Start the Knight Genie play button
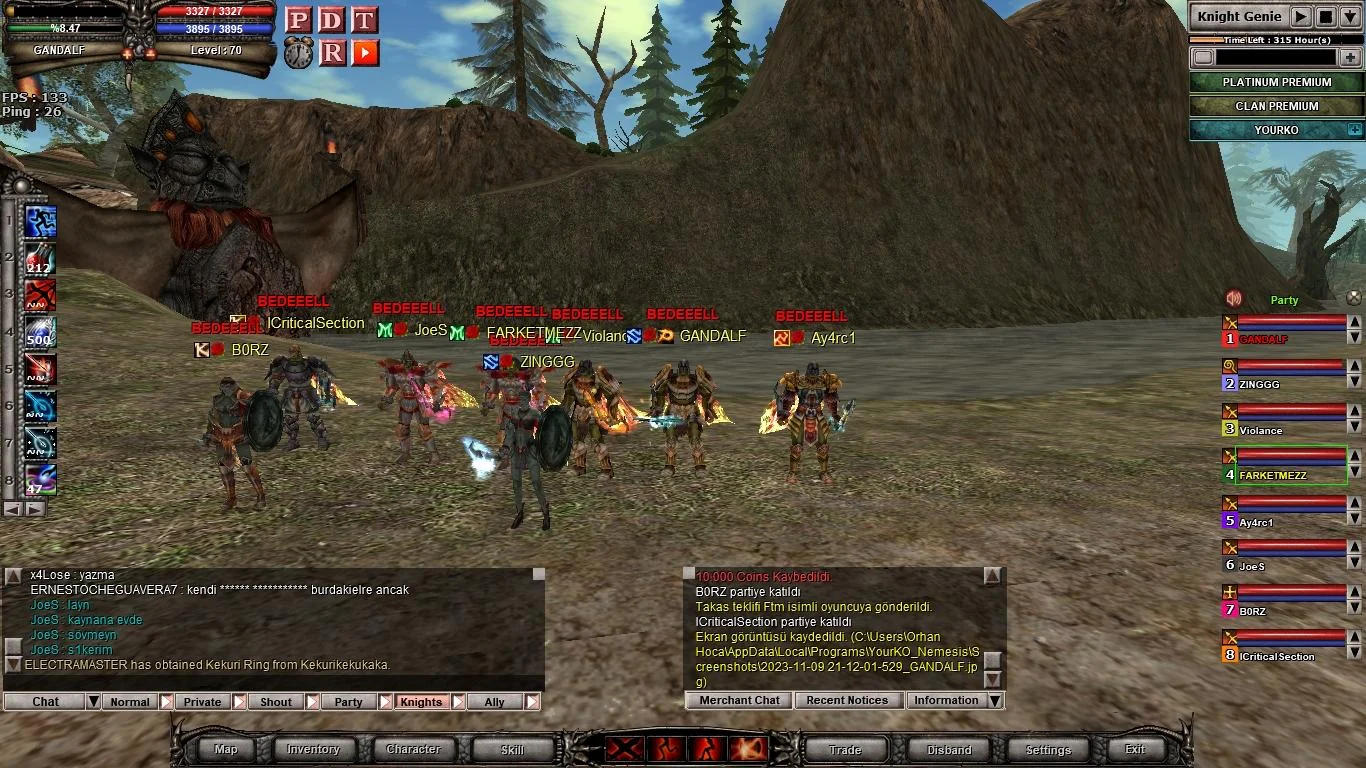Viewport: 1366px width, 768px height. click(x=1300, y=16)
